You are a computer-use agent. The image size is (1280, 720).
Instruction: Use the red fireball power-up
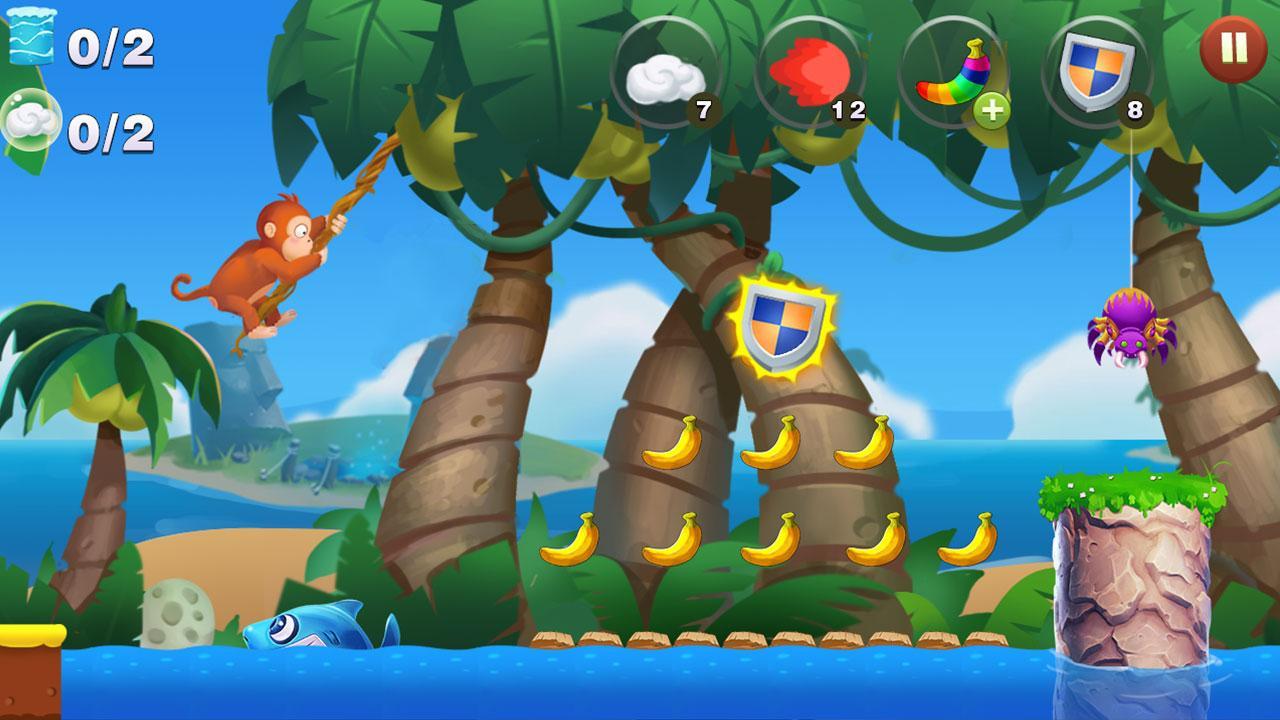812,70
